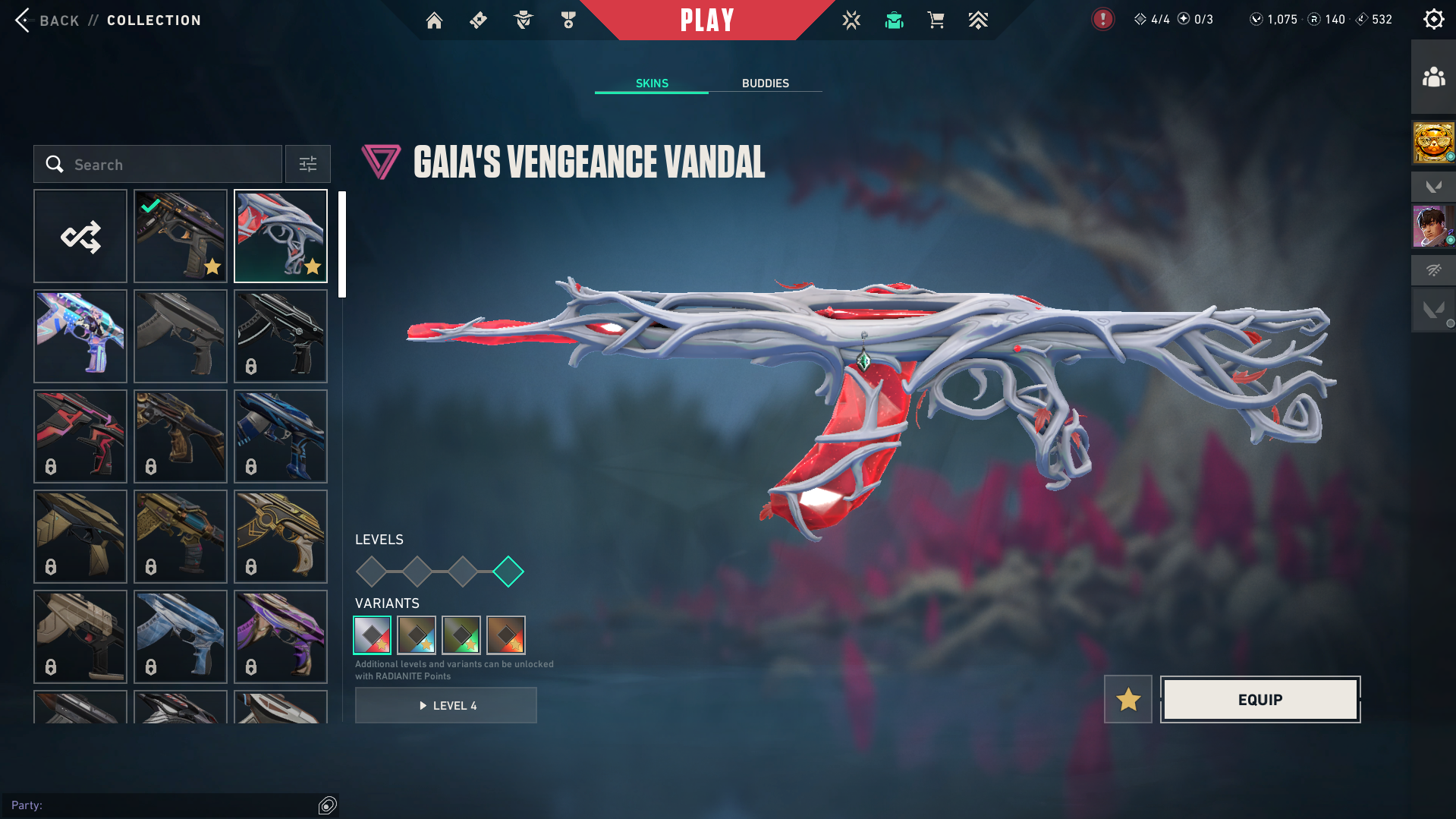1456x819 pixels.
Task: Select the highlighted fourth level diamond
Action: point(508,572)
